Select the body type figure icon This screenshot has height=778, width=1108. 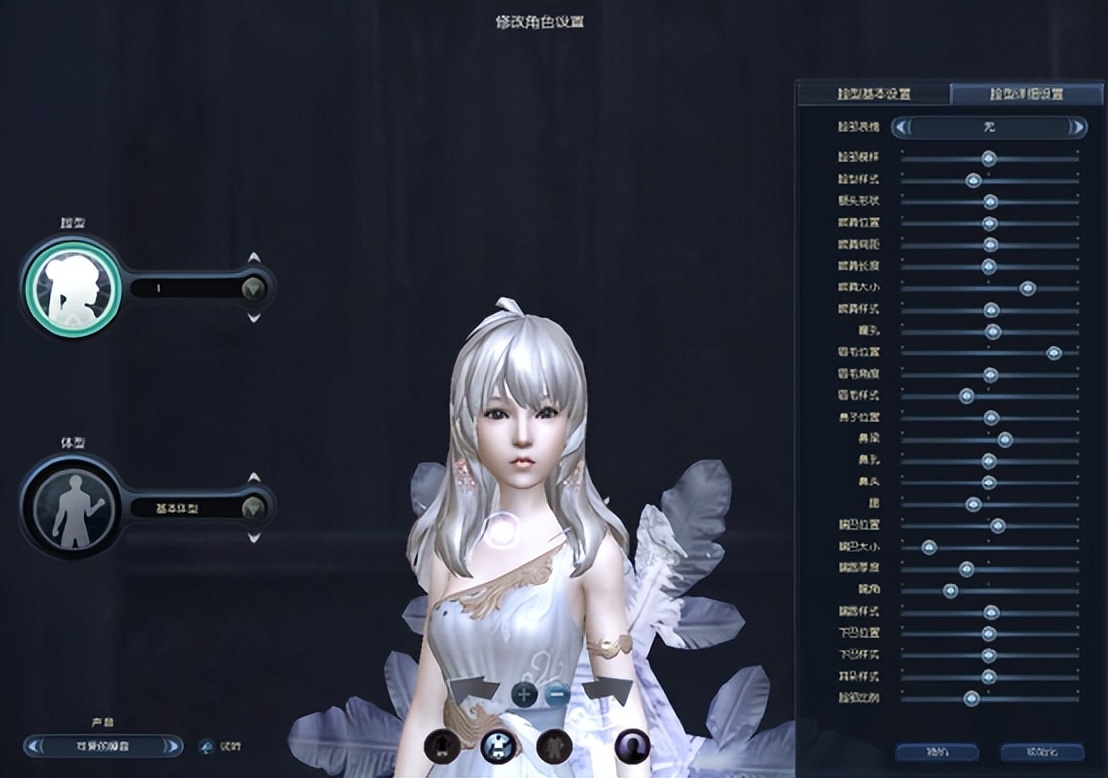click(x=74, y=507)
